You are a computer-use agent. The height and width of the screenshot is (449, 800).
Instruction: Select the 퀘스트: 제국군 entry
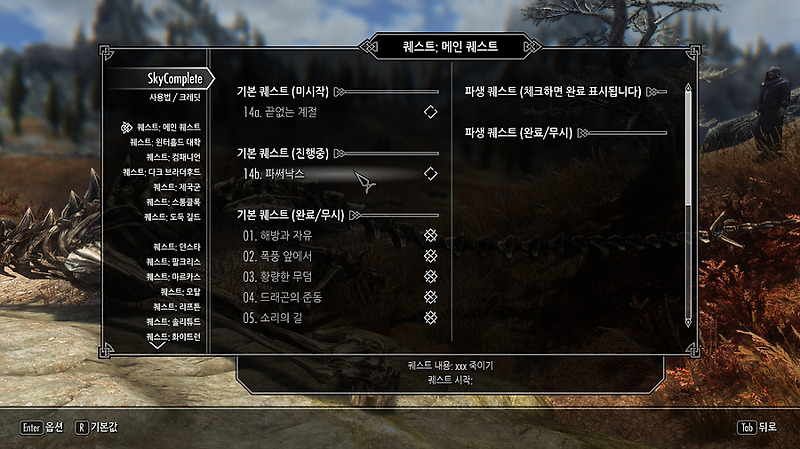pos(176,187)
